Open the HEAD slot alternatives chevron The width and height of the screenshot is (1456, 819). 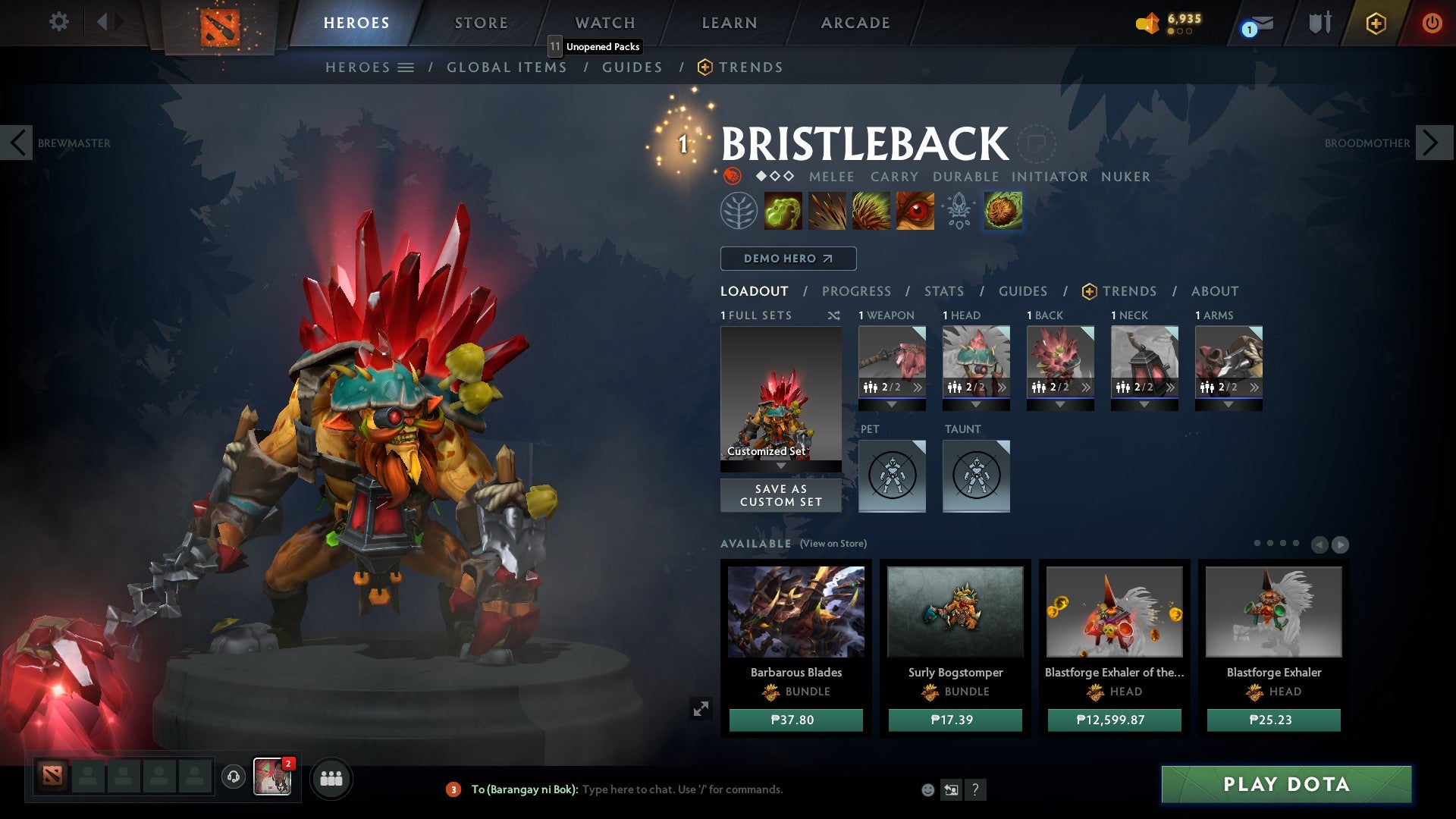(x=1003, y=387)
